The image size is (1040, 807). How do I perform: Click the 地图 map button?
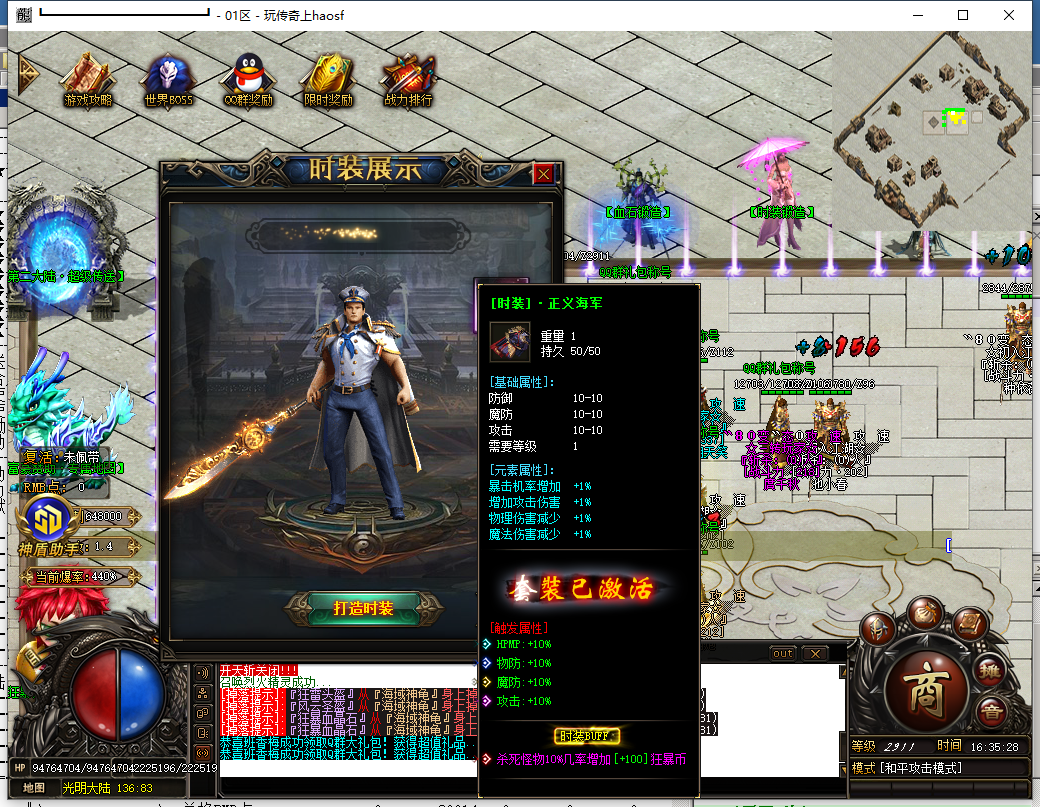point(34,787)
